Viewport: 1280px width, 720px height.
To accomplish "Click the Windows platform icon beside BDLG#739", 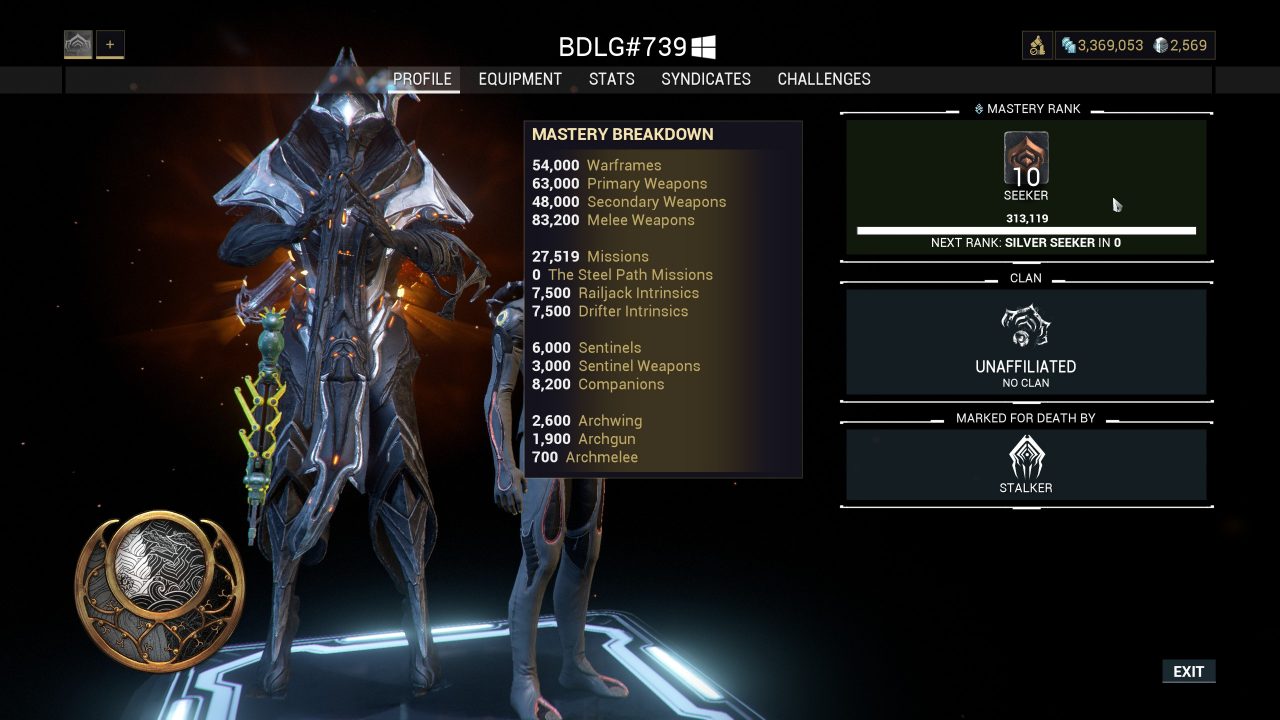I will point(706,45).
